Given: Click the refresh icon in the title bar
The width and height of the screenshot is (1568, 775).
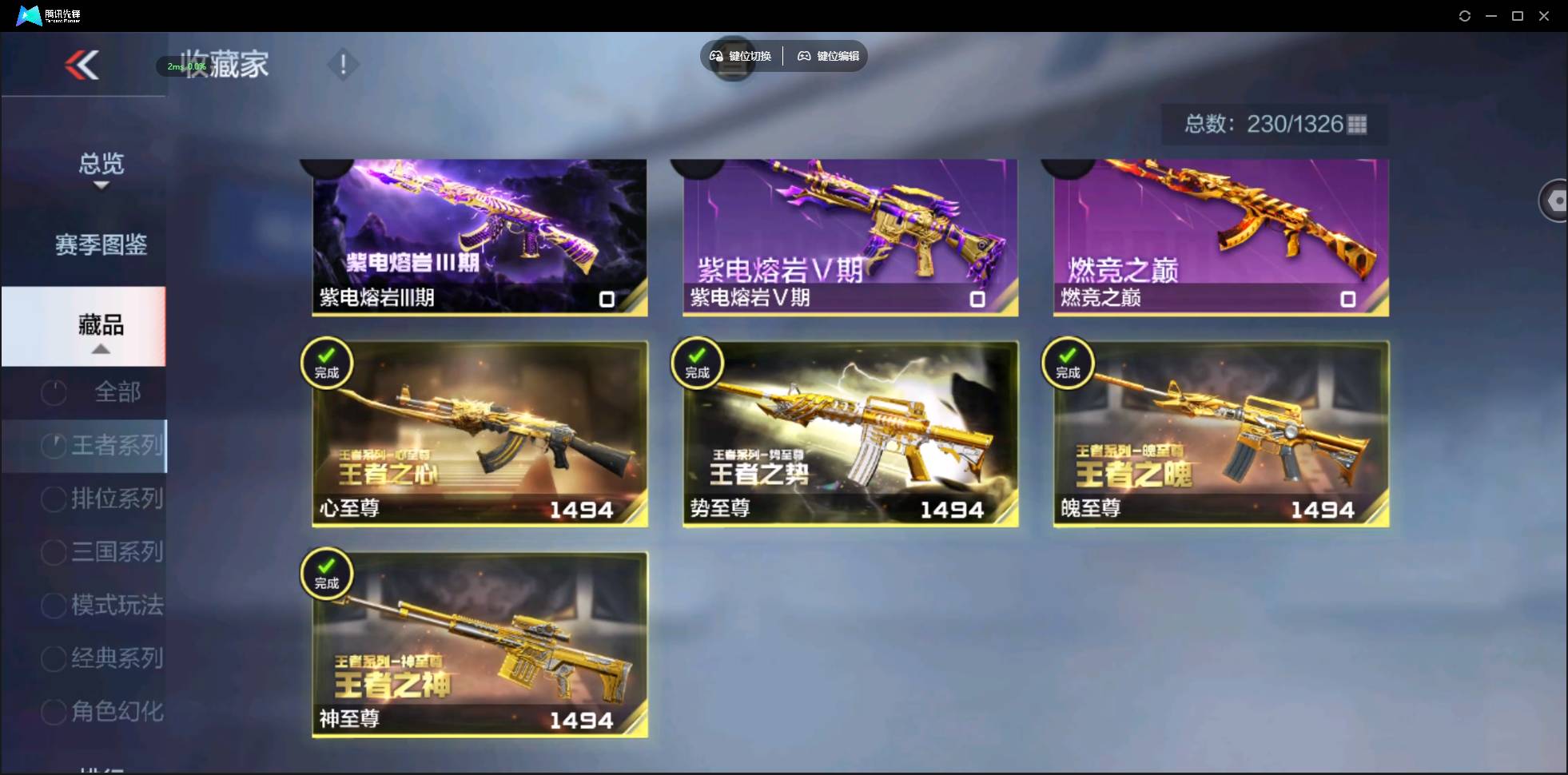Looking at the screenshot, I should coord(1464,15).
